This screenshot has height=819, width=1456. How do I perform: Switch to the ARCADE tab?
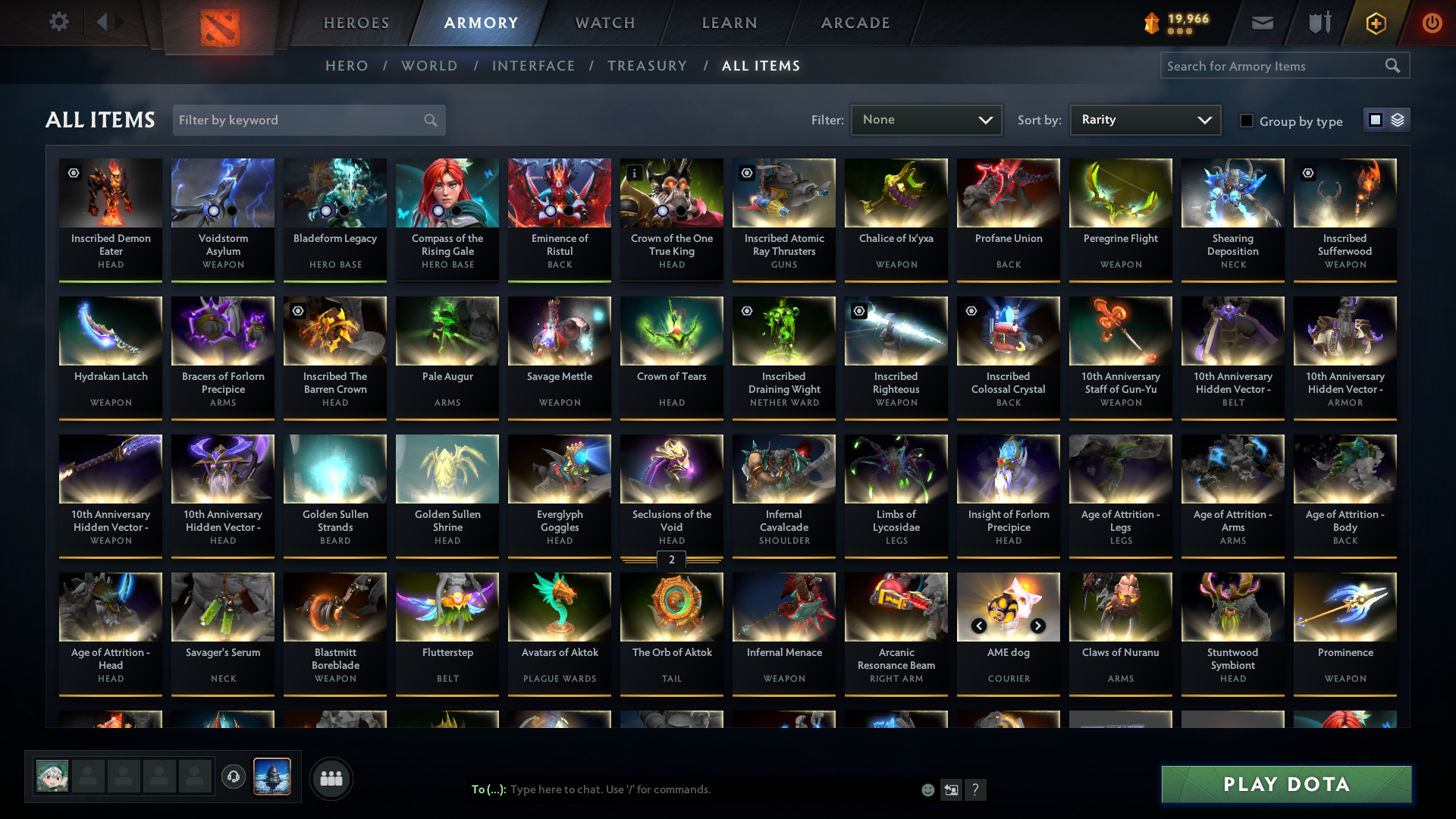coord(855,23)
